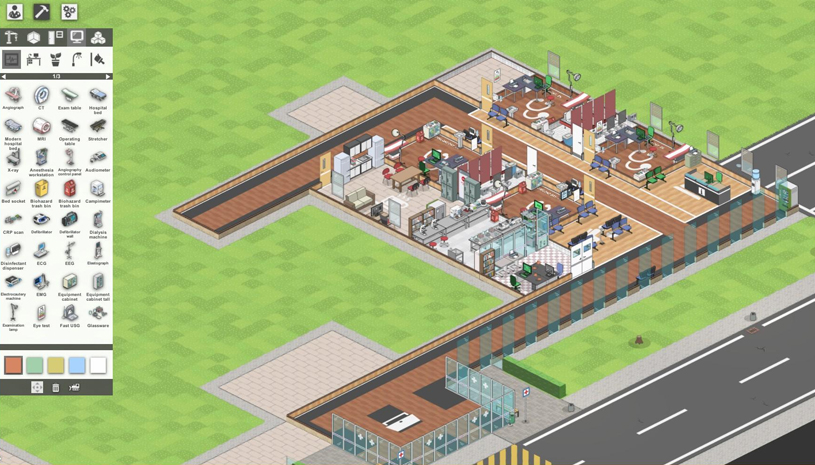815x465 pixels.
Task: Select the ECG device
Action: [x=41, y=251]
